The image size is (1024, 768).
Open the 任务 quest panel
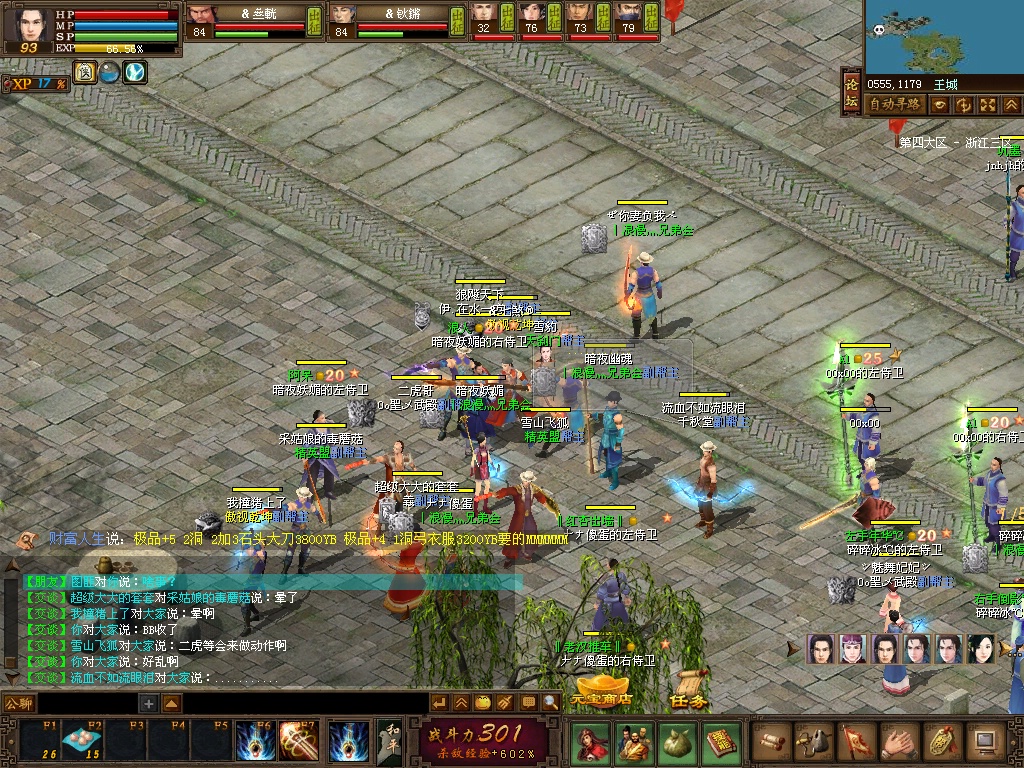(689, 700)
